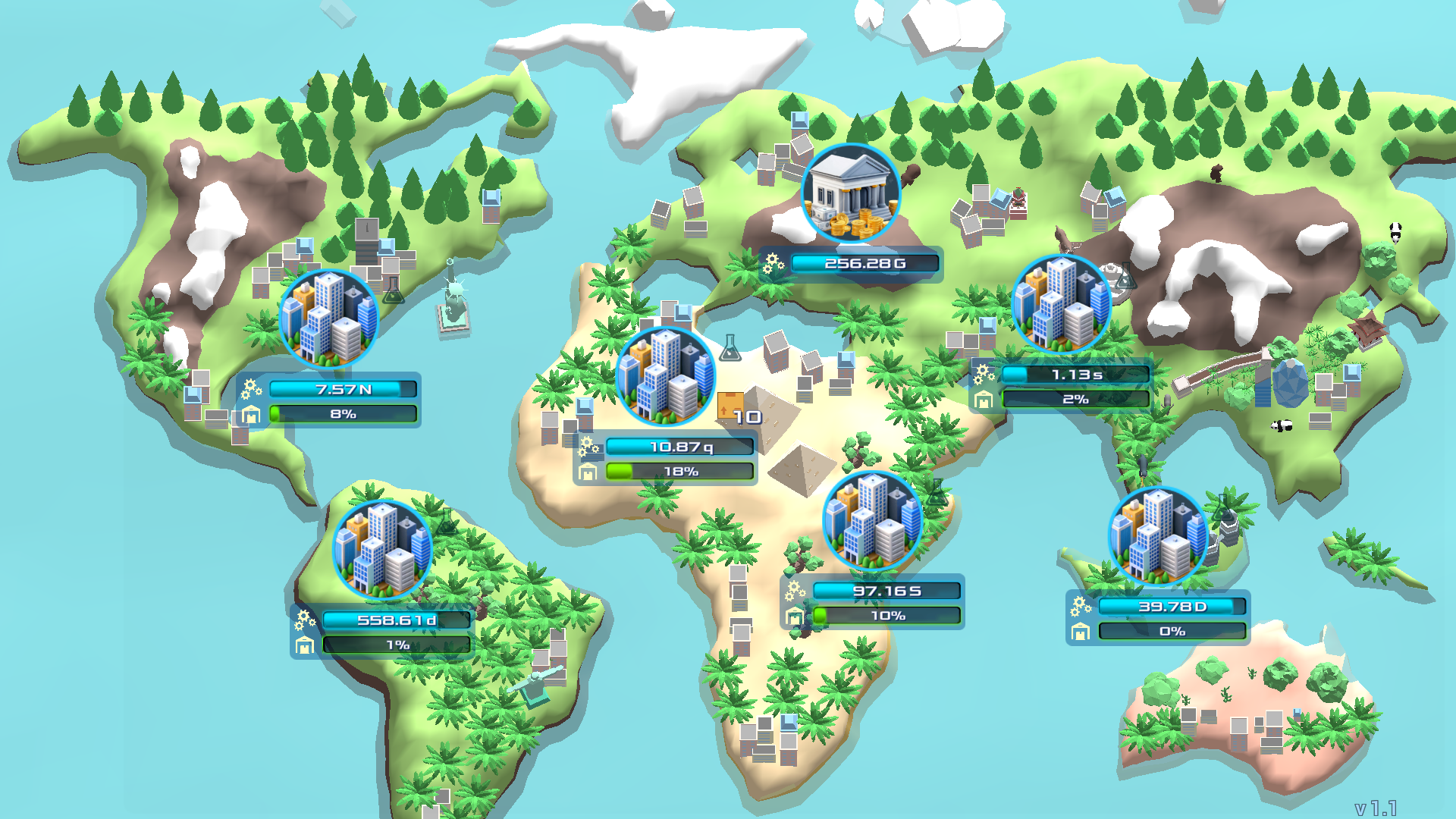Collect the orange crate marked 10
Screen dimensions: 1456x819
click(x=730, y=406)
